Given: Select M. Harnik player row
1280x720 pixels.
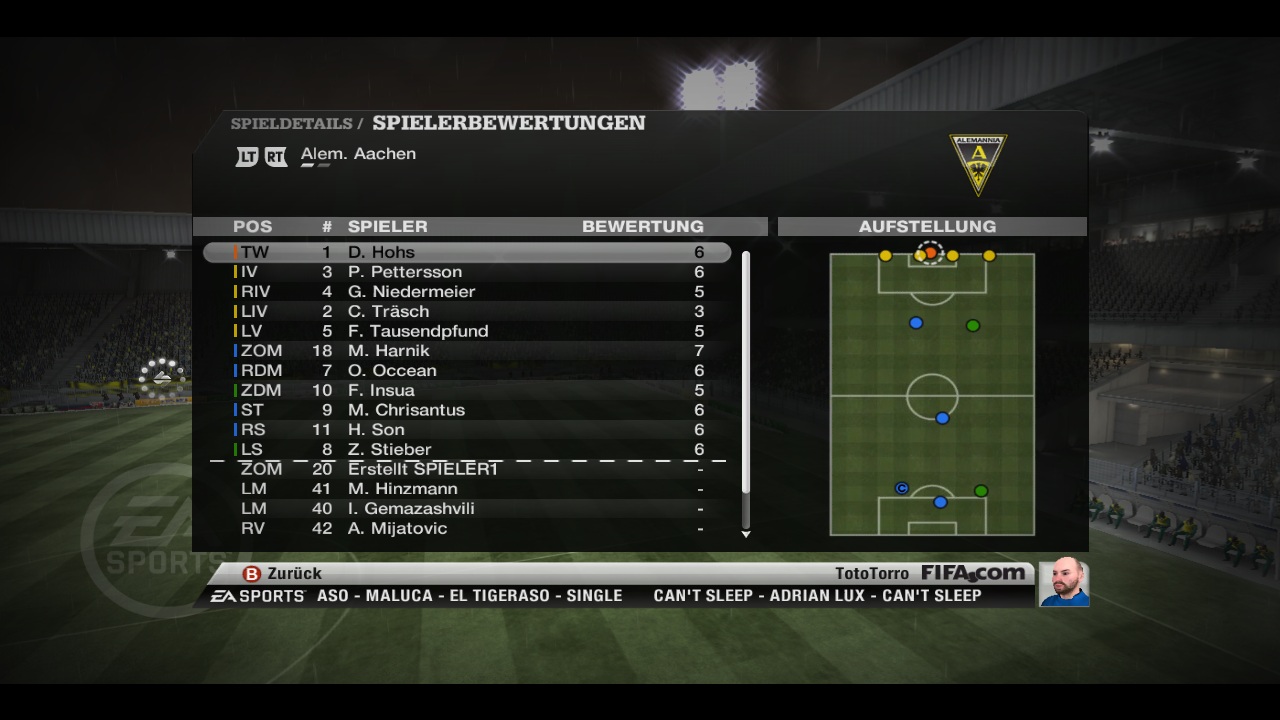Looking at the screenshot, I should tap(467, 351).
